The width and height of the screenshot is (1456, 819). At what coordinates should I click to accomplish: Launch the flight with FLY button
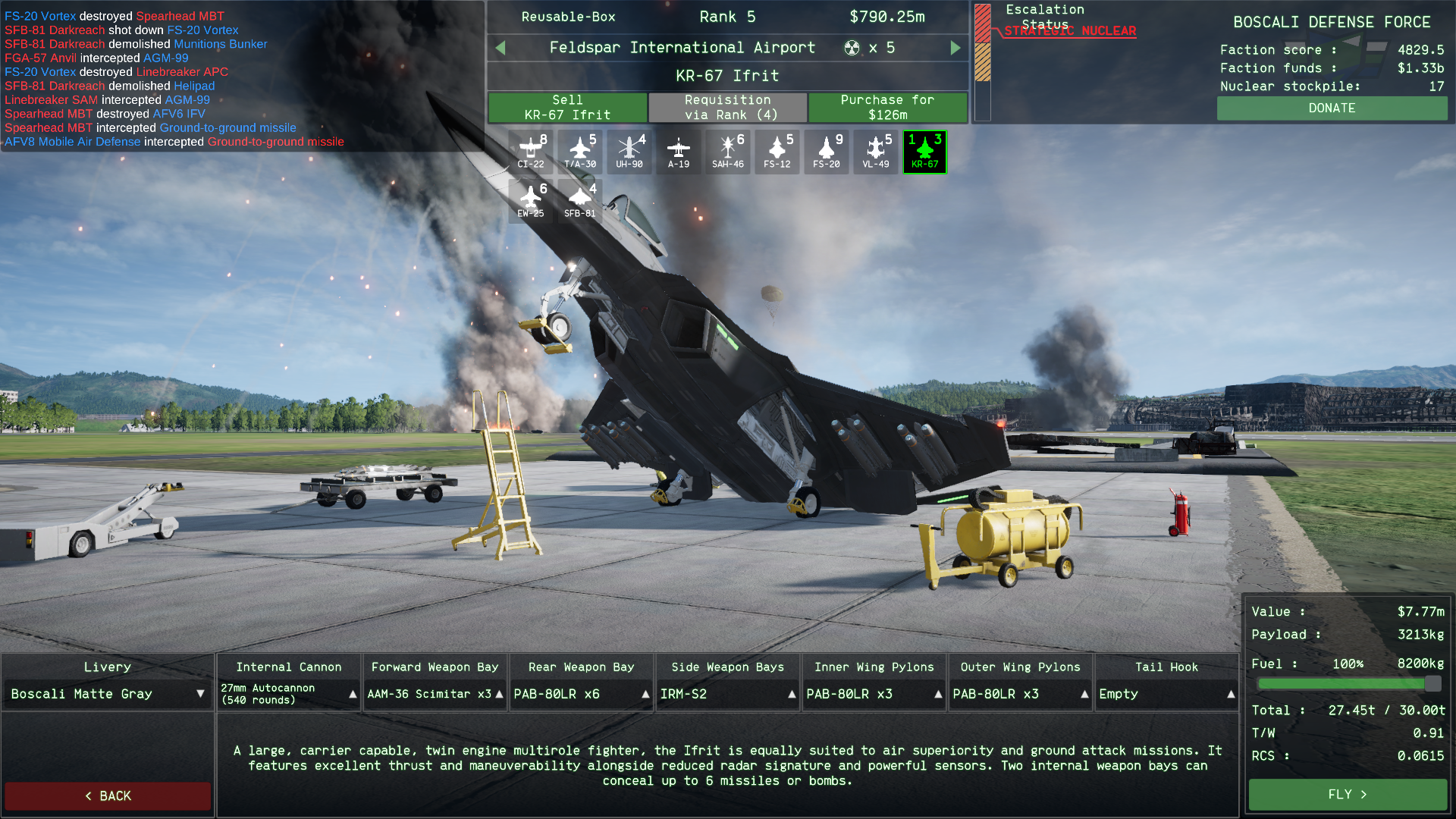click(1347, 794)
